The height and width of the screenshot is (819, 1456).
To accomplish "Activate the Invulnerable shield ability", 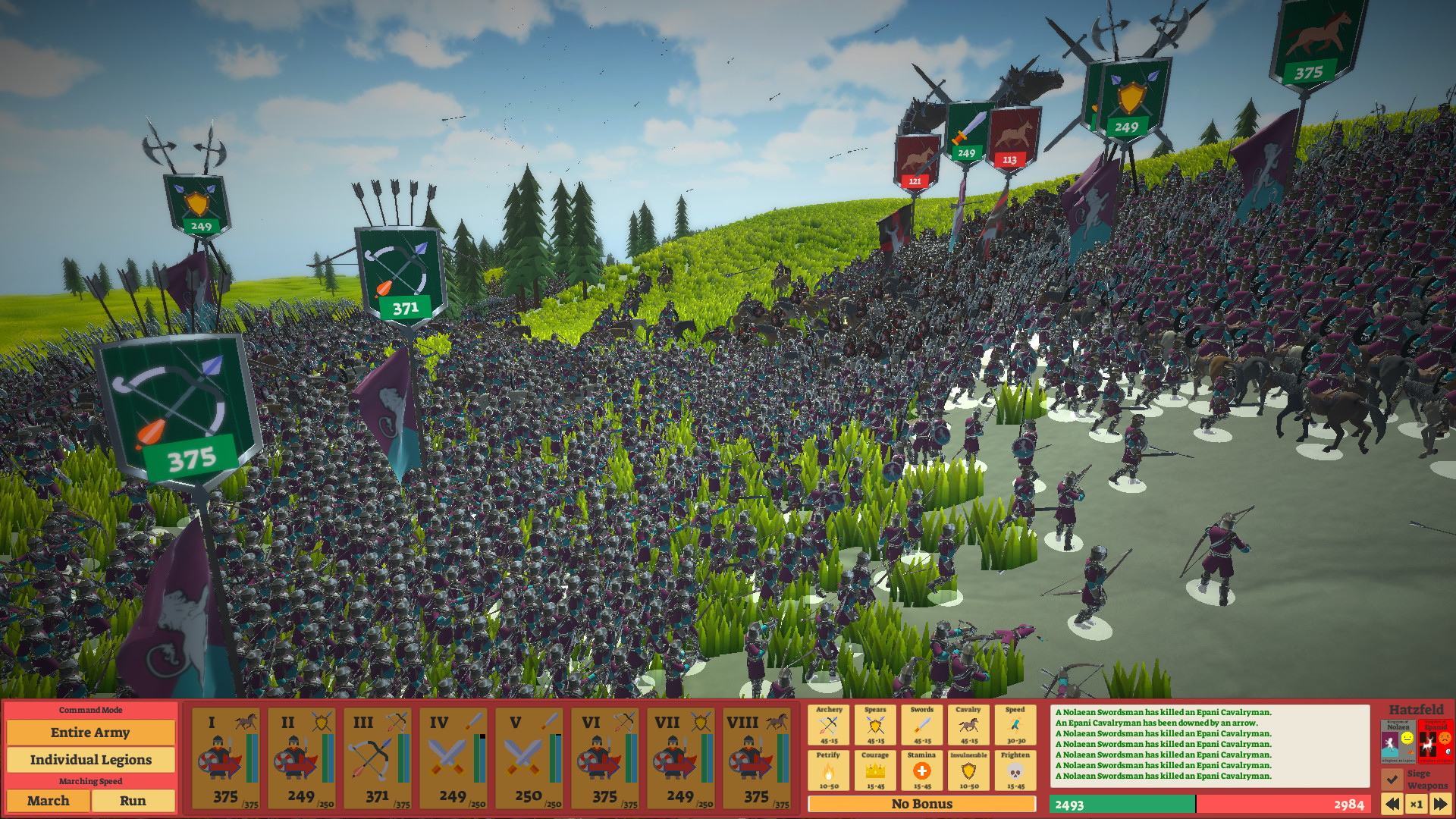I will [x=969, y=772].
